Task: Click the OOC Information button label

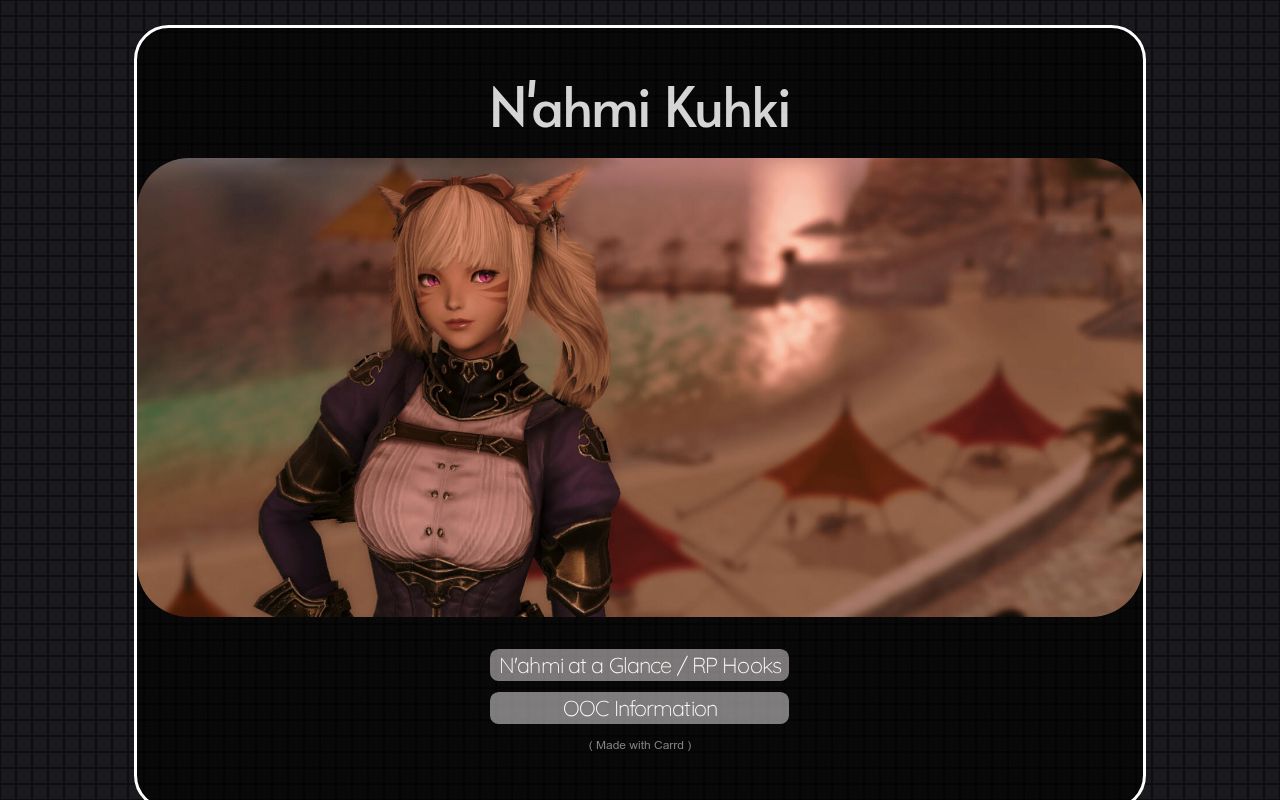Action: click(638, 708)
